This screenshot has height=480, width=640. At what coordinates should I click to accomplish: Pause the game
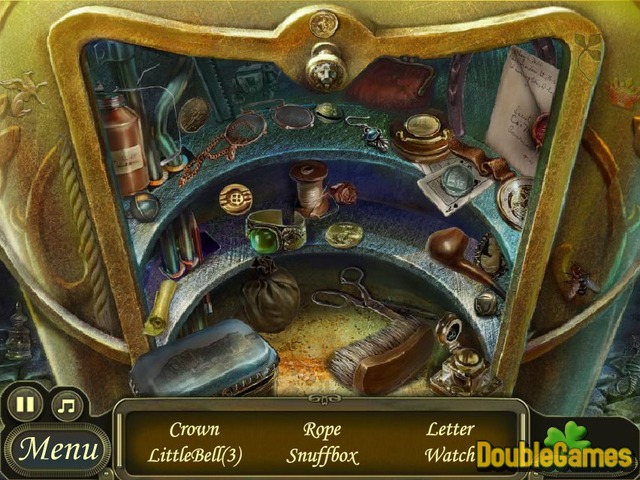click(x=26, y=405)
